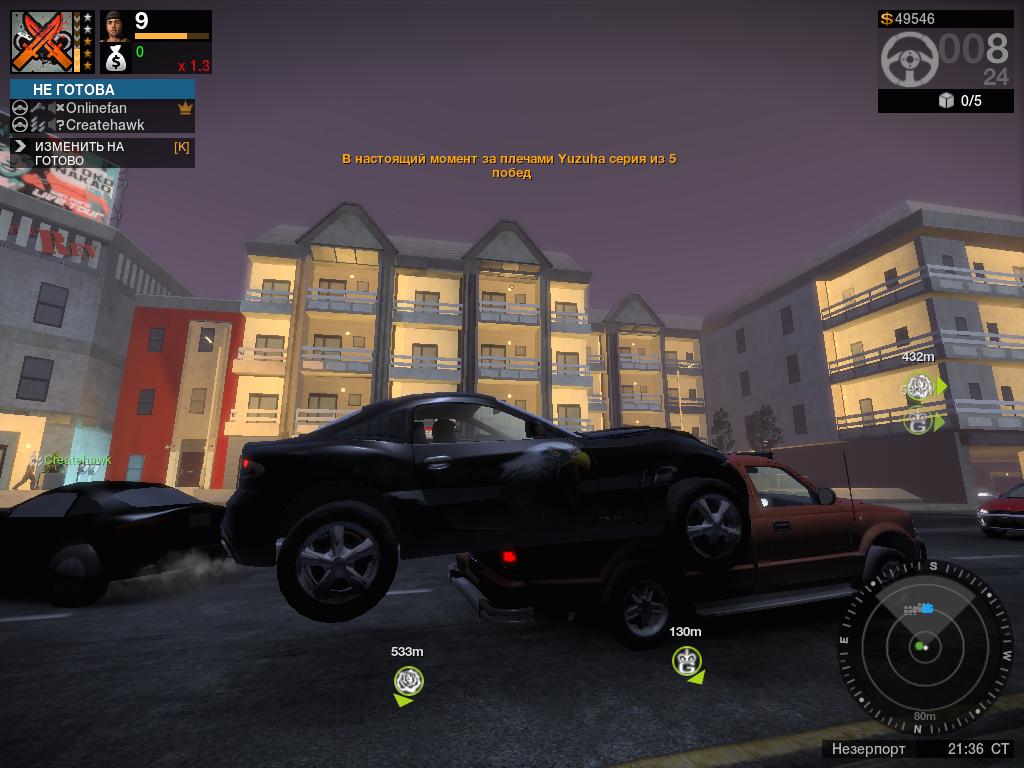Click the blue marker on the radar
The width and height of the screenshot is (1024, 768).
pos(926,608)
